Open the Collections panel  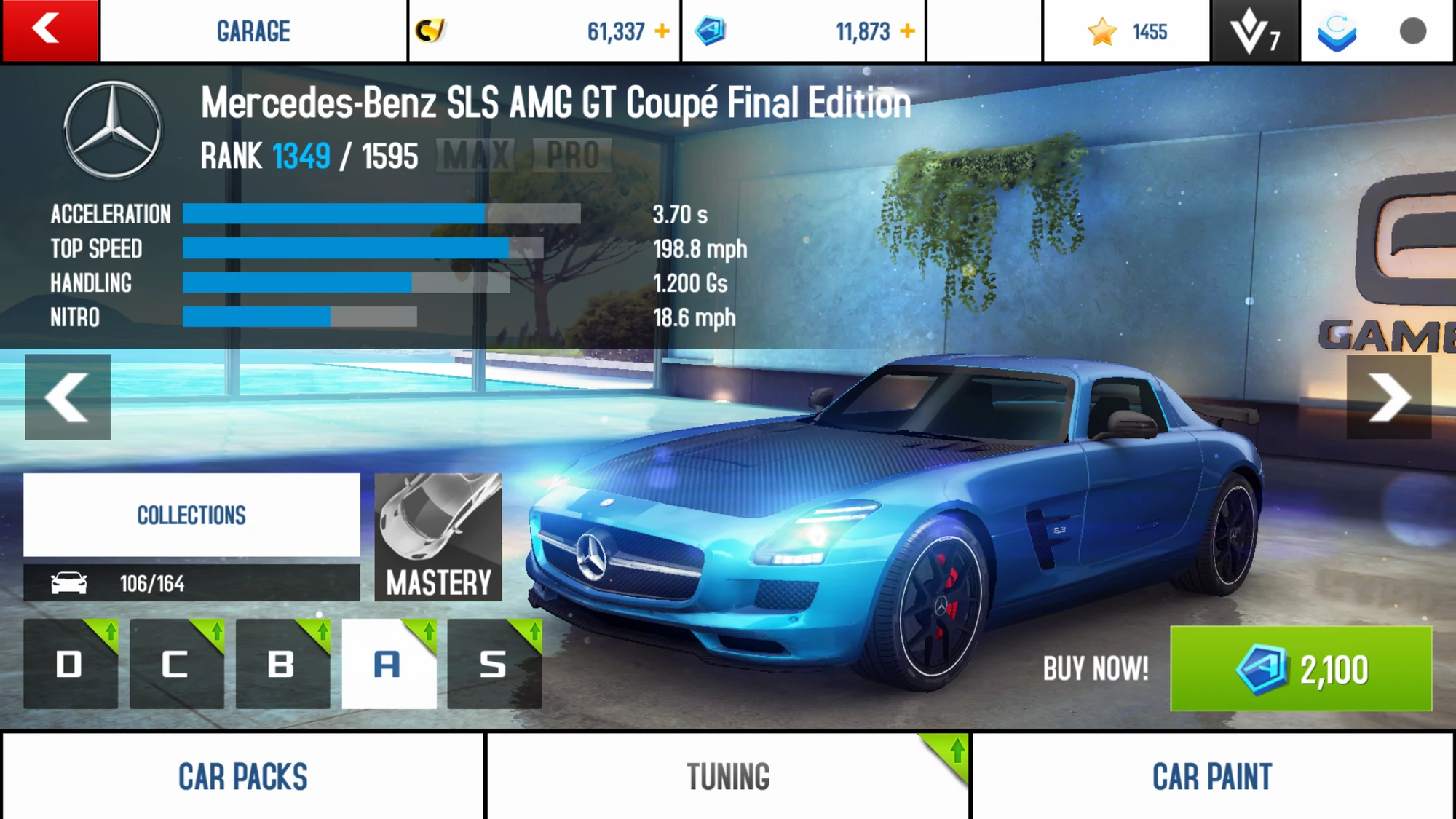click(x=191, y=515)
